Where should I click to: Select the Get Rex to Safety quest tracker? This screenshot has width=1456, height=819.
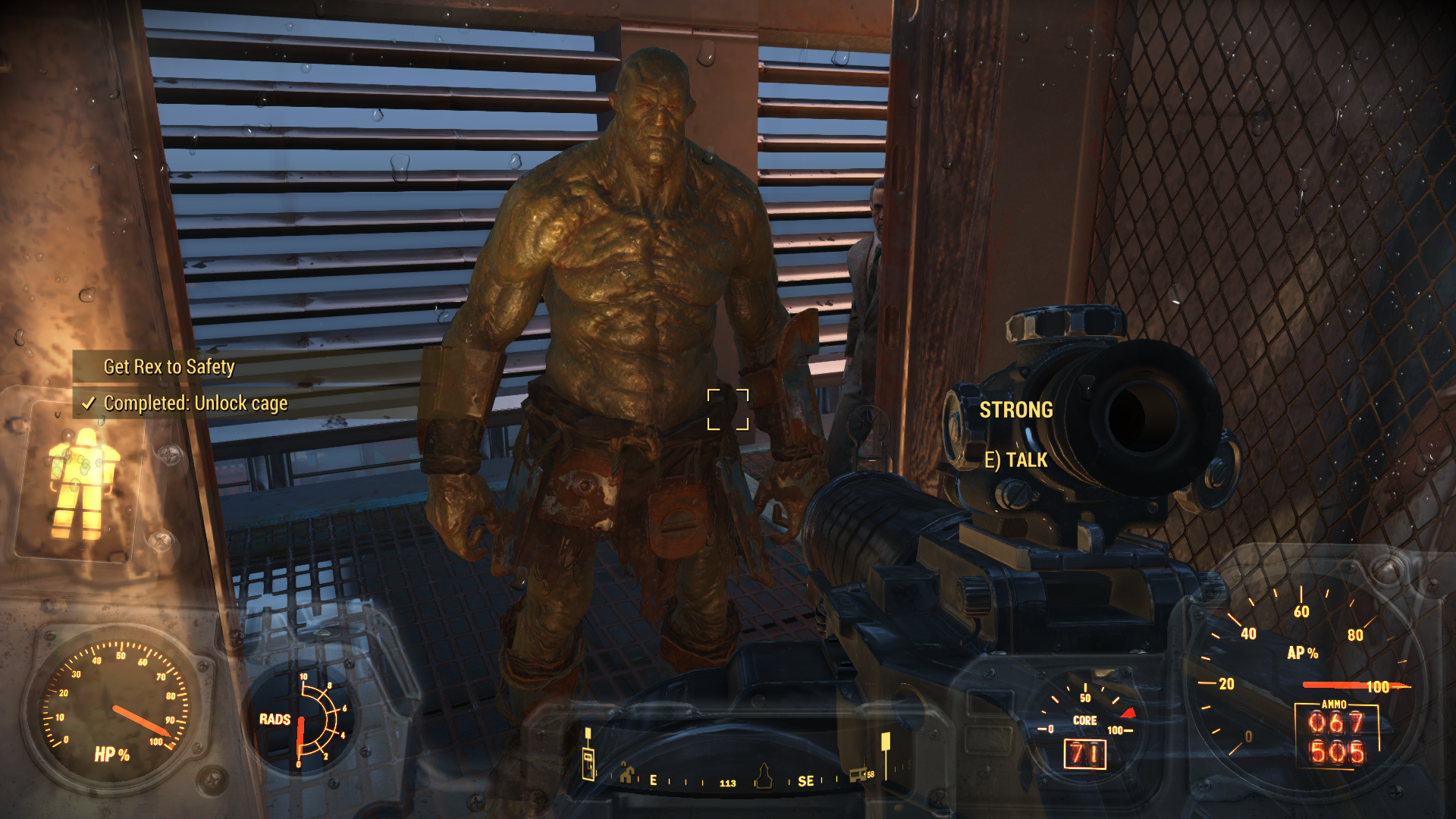[x=169, y=367]
